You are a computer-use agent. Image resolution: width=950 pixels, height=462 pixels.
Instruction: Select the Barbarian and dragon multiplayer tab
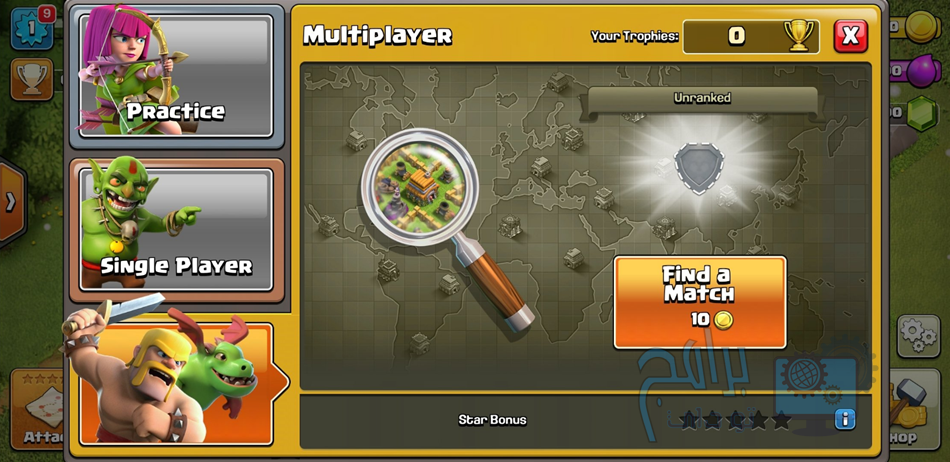click(x=176, y=383)
